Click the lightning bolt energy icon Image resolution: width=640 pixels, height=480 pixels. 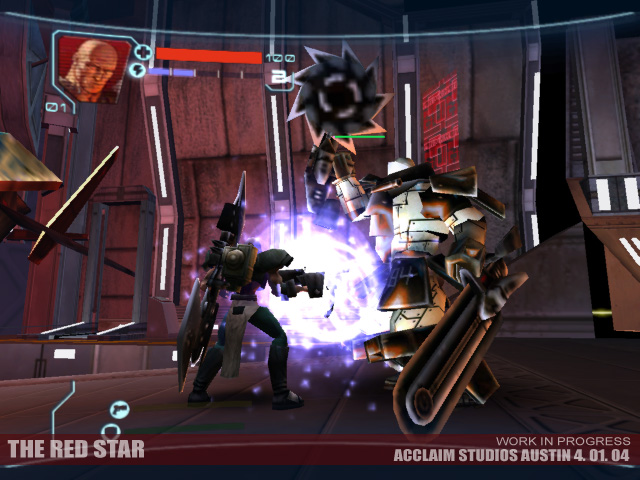pyautogui.click(x=139, y=71)
